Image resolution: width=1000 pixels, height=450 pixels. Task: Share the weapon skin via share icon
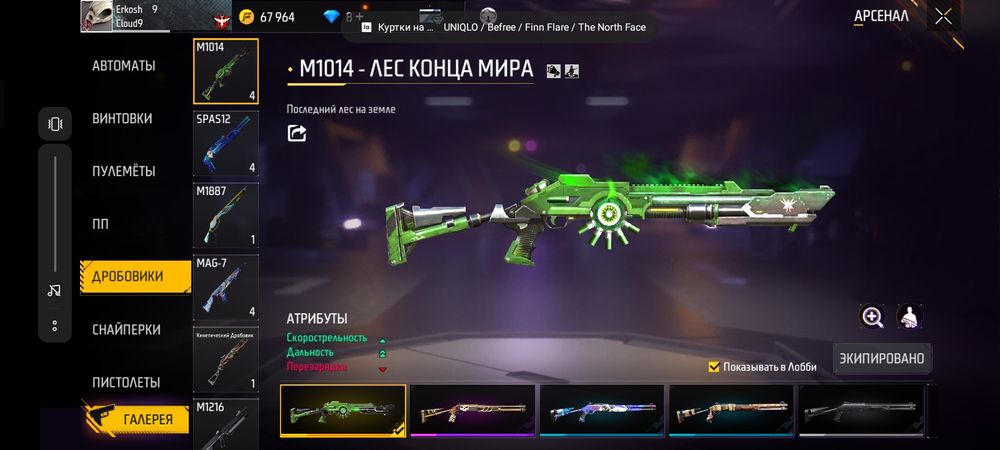(297, 133)
